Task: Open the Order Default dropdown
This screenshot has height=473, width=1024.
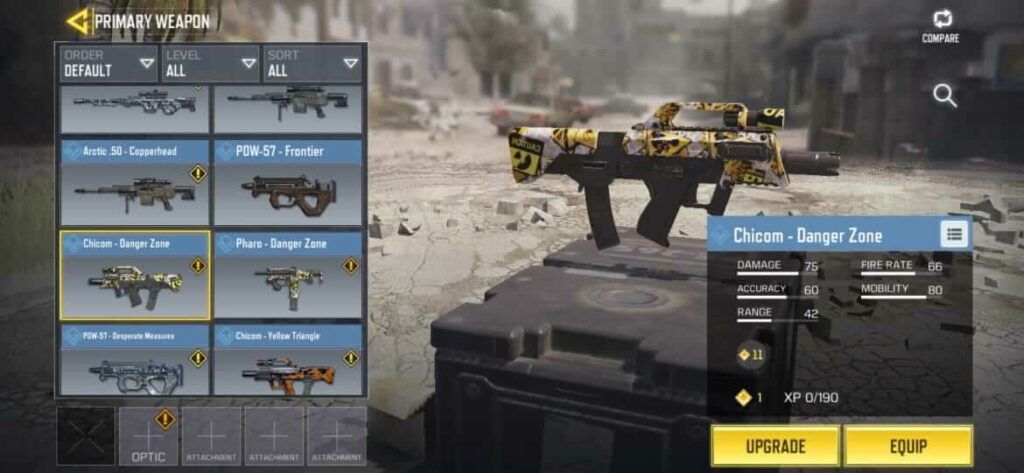Action: pos(109,63)
